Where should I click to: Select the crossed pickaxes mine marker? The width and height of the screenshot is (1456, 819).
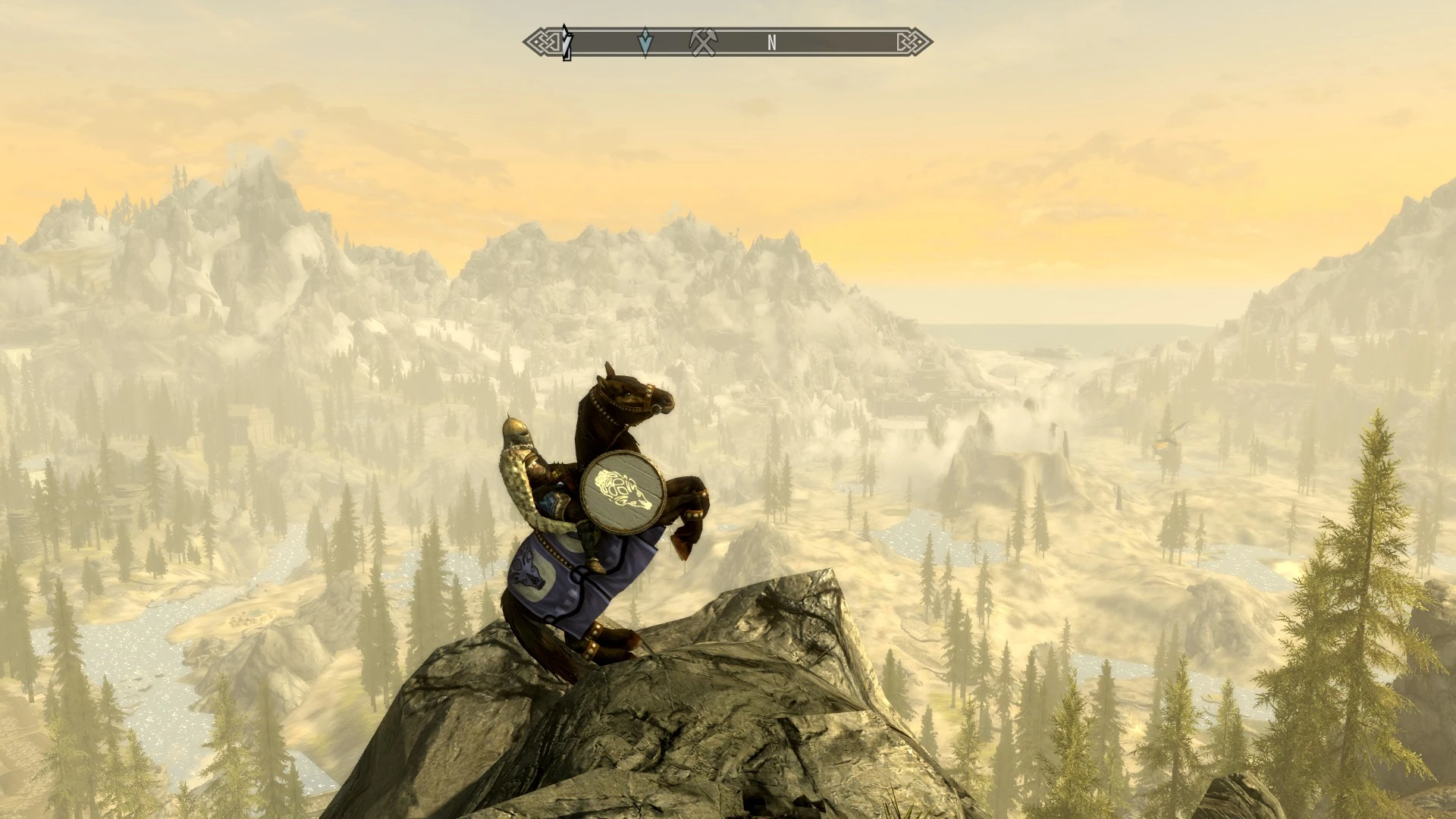click(x=702, y=42)
